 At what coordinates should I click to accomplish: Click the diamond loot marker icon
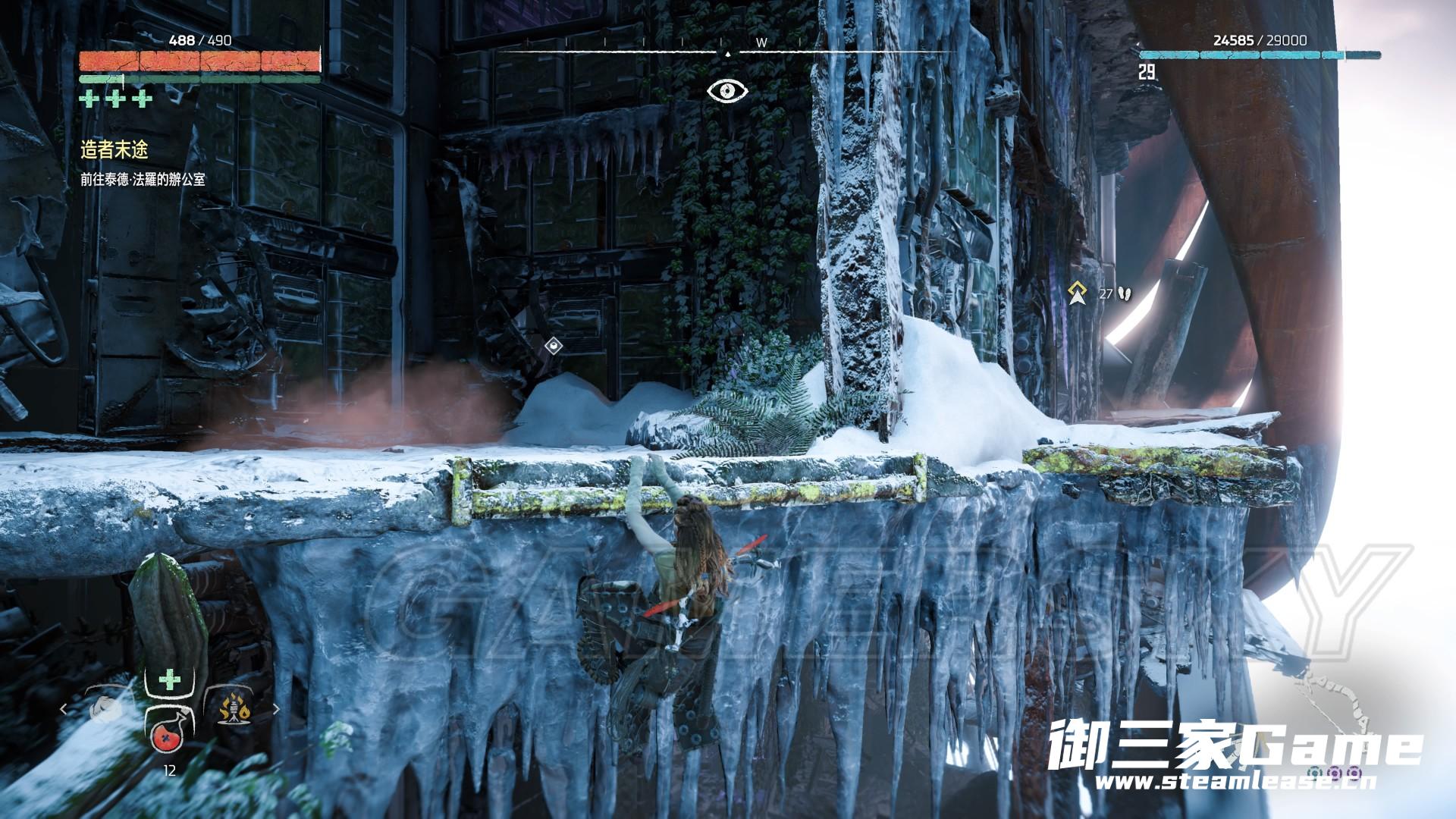coord(554,346)
